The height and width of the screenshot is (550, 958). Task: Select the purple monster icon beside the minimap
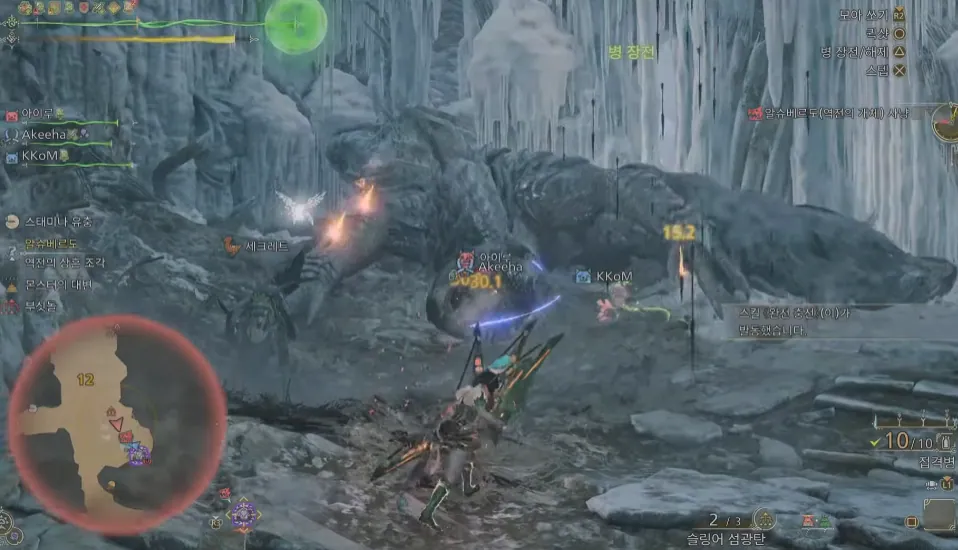[243, 514]
